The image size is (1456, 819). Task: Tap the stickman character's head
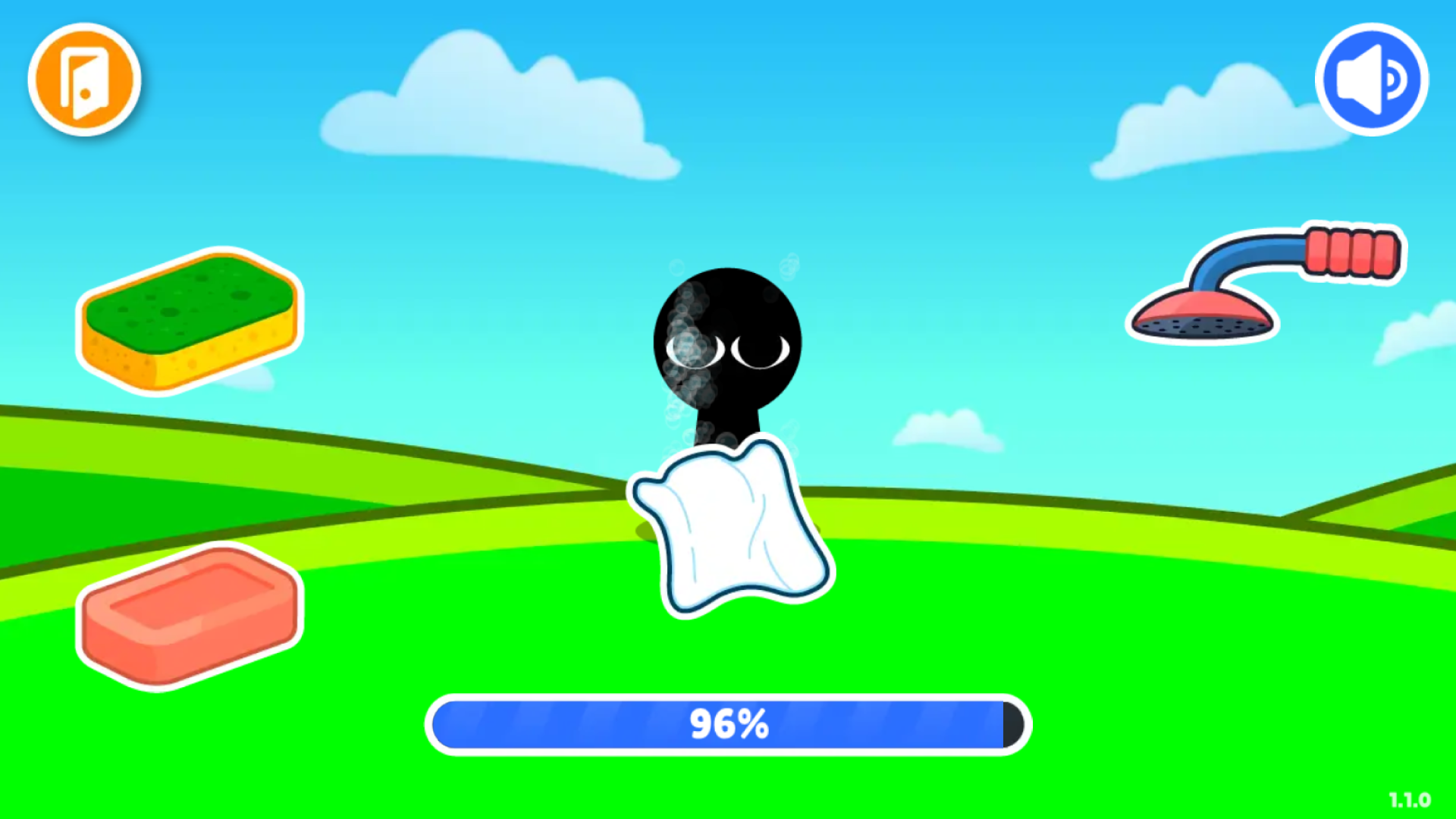726,334
